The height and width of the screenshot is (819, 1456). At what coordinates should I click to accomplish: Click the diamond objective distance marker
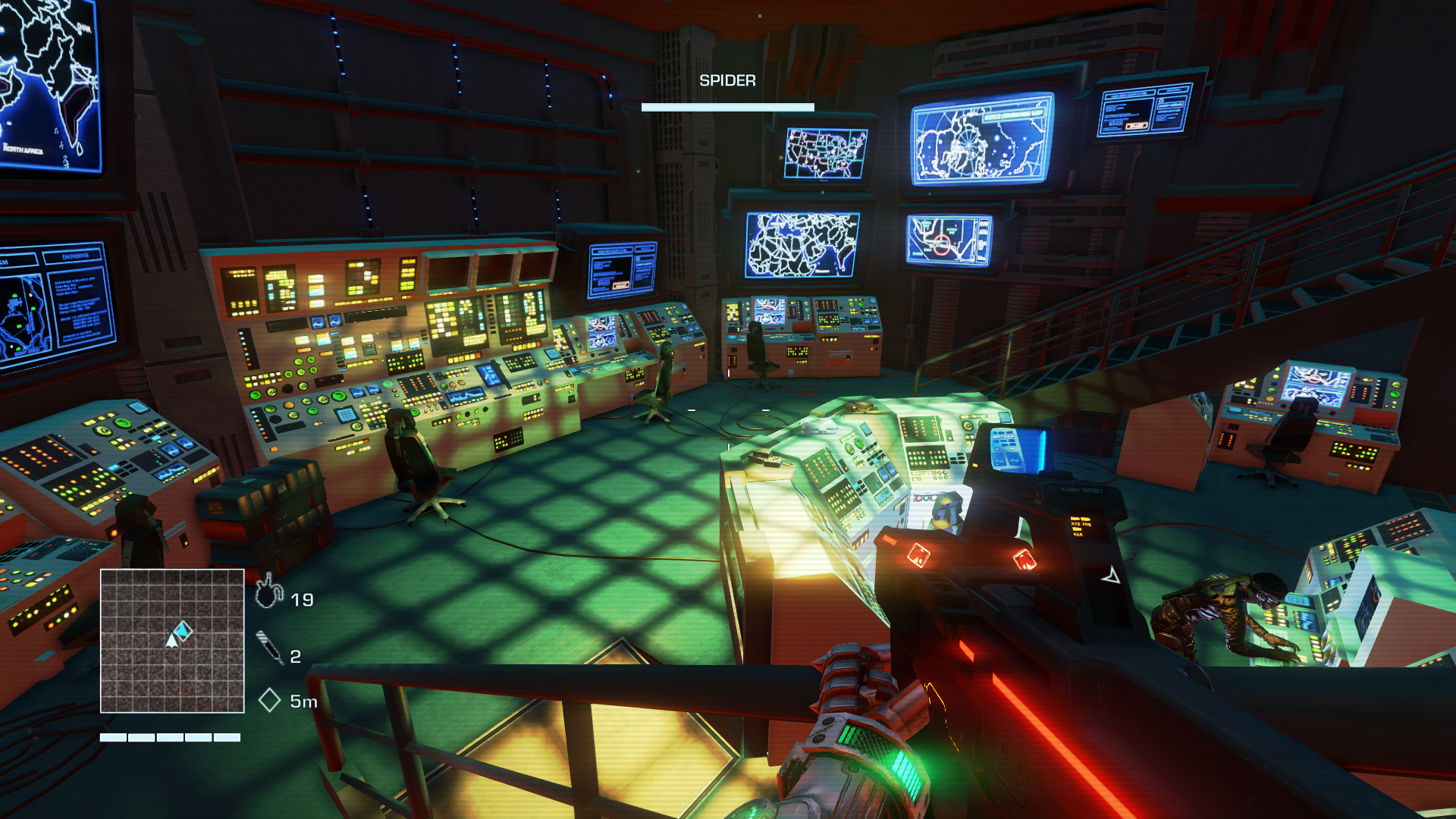[x=269, y=700]
